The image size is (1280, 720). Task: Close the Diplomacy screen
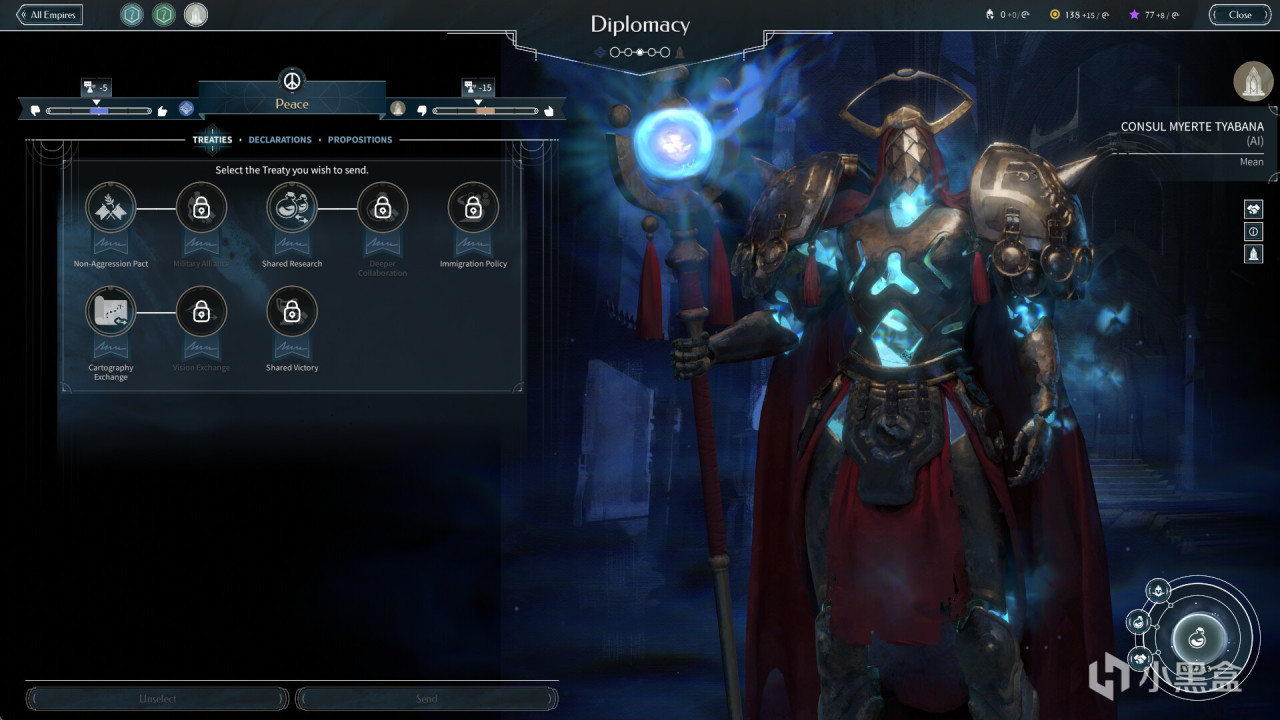(1240, 15)
